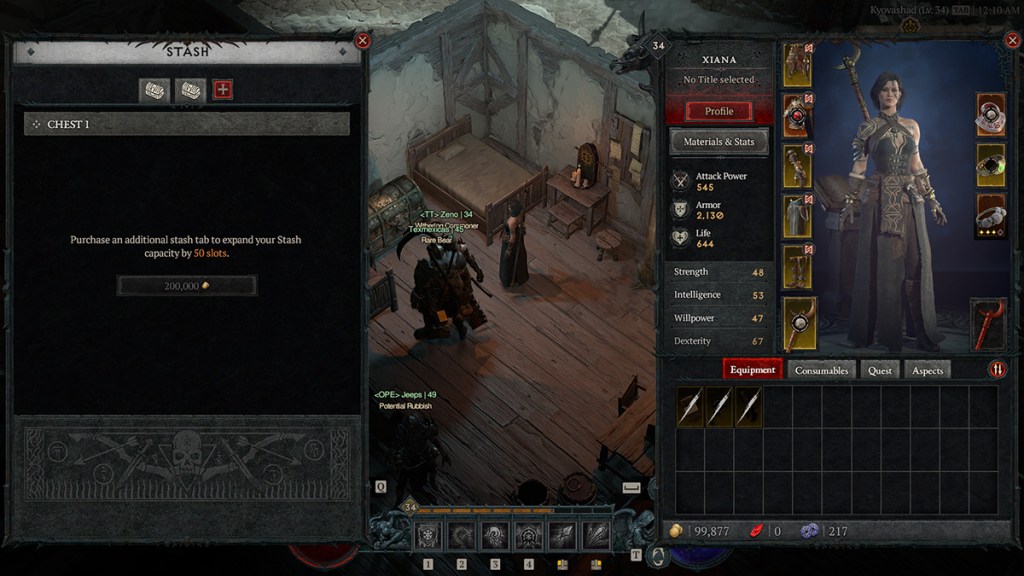Show the Equipment tab
The height and width of the screenshot is (576, 1024).
pos(753,370)
